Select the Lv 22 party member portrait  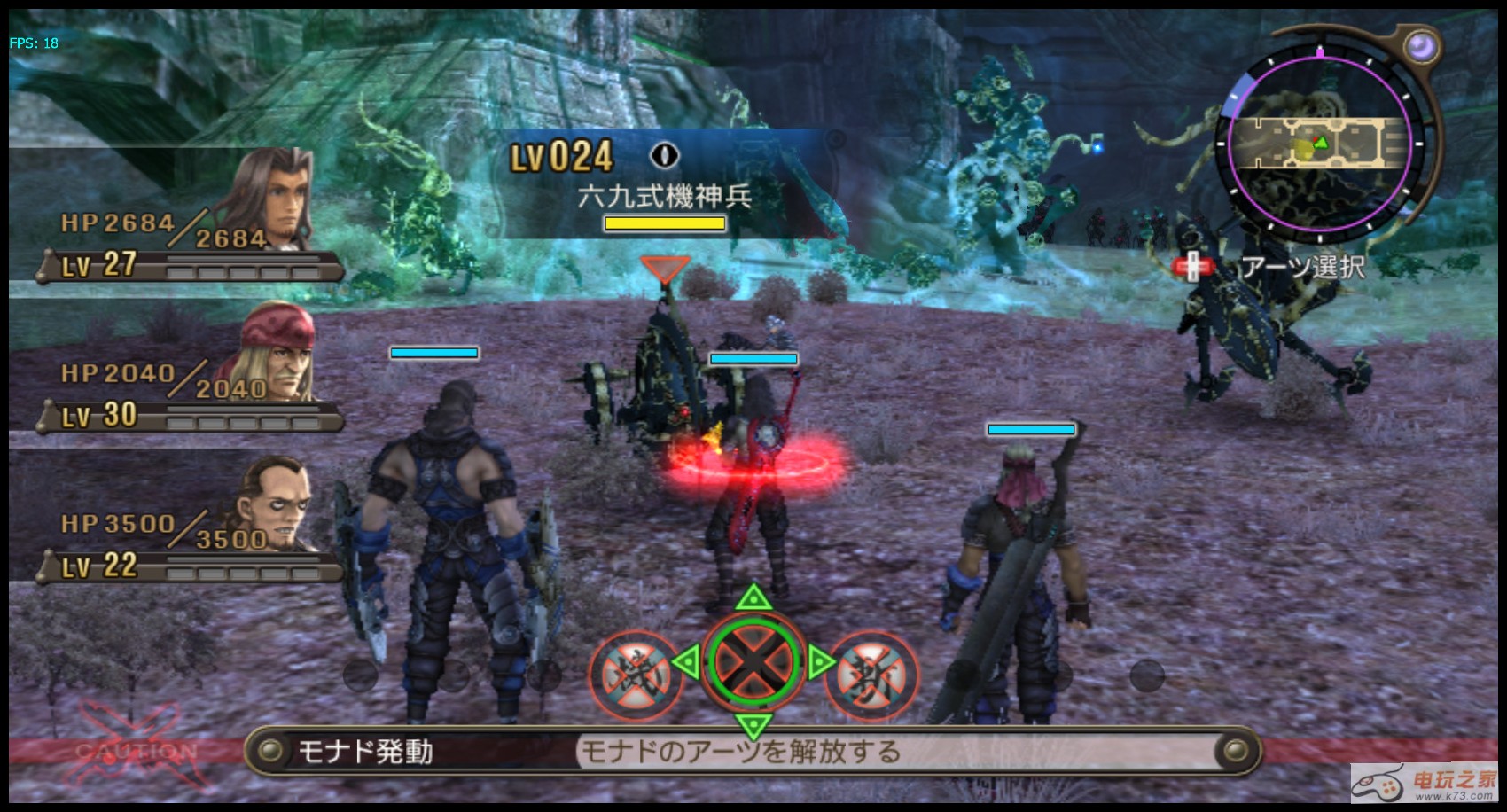point(275,502)
